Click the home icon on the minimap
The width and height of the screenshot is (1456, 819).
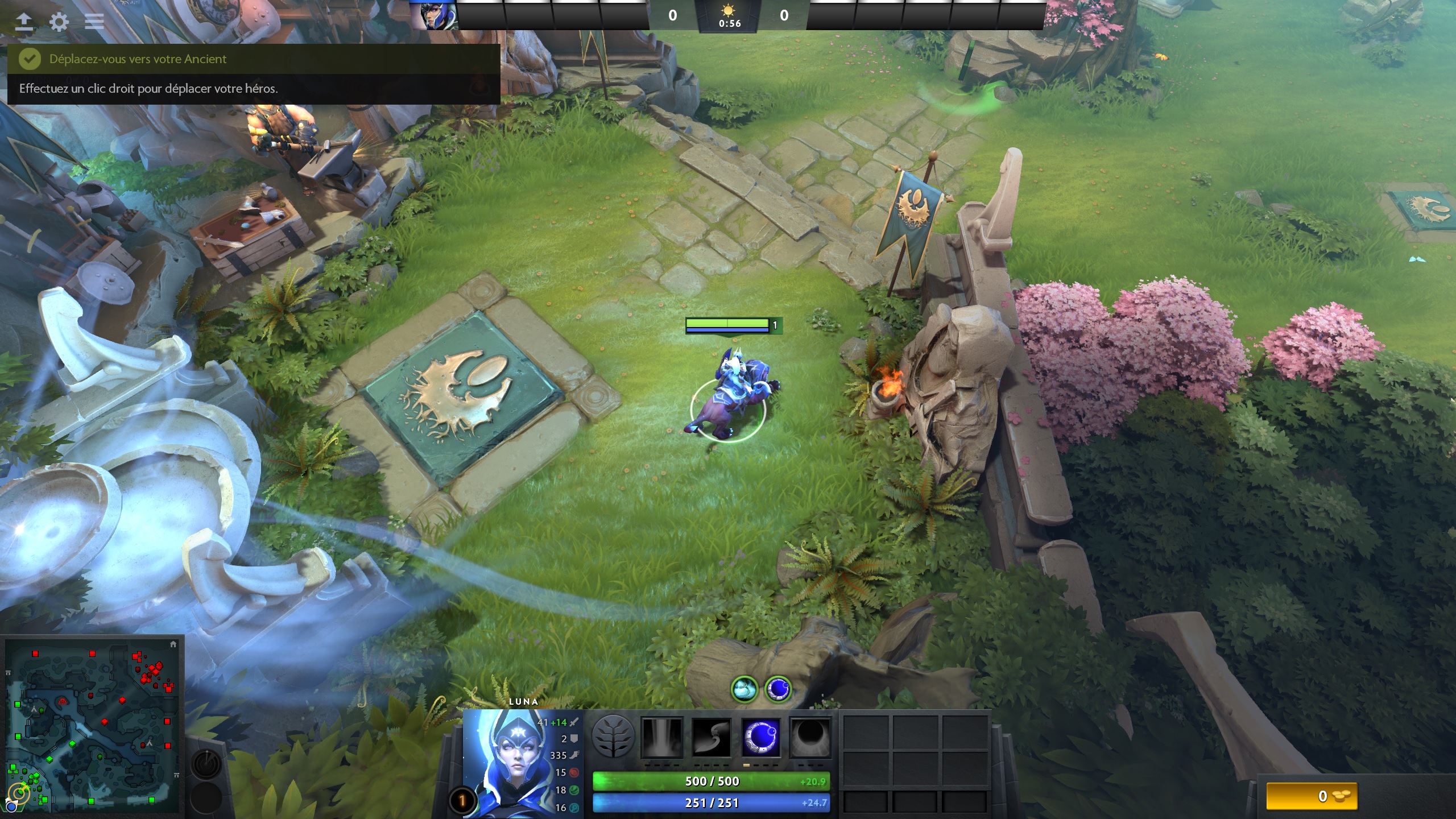click(x=173, y=644)
